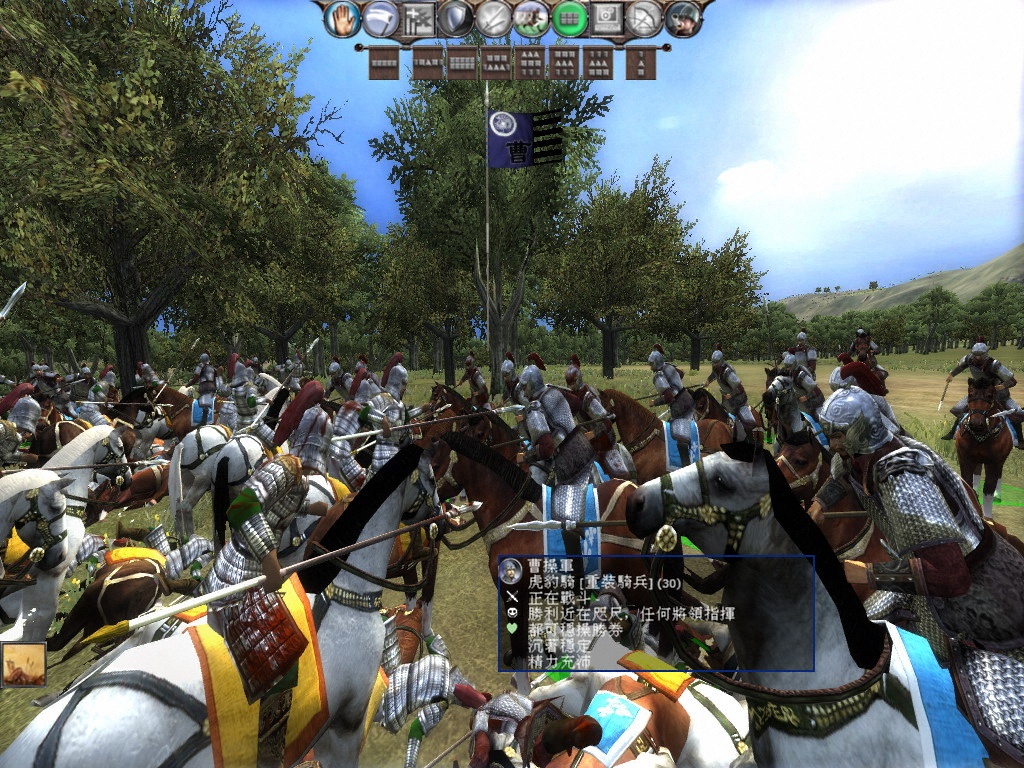Choose the narrow column group formation
The height and width of the screenshot is (768, 1024).
pyautogui.click(x=641, y=63)
